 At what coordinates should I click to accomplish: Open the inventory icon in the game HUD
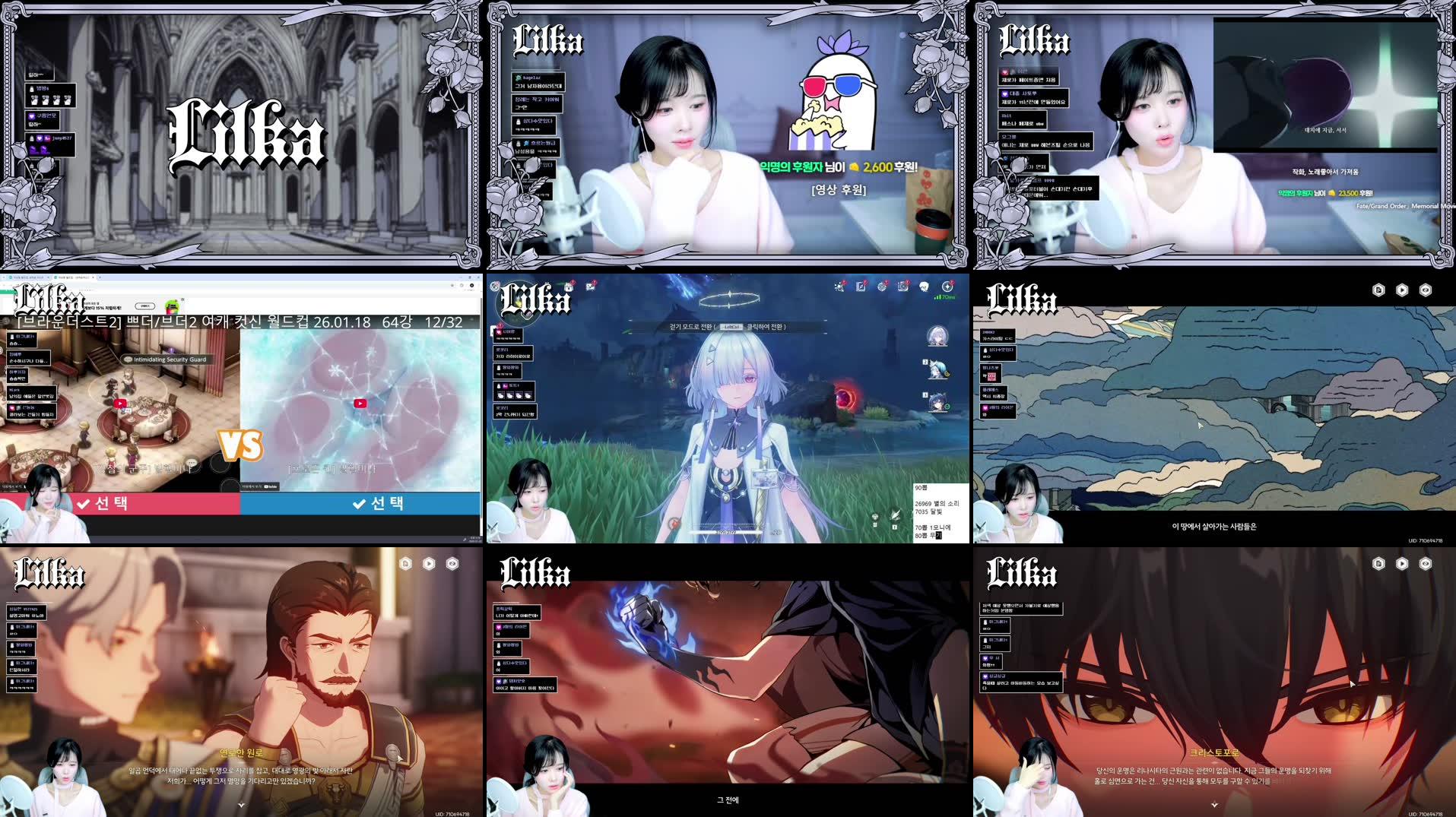point(905,288)
